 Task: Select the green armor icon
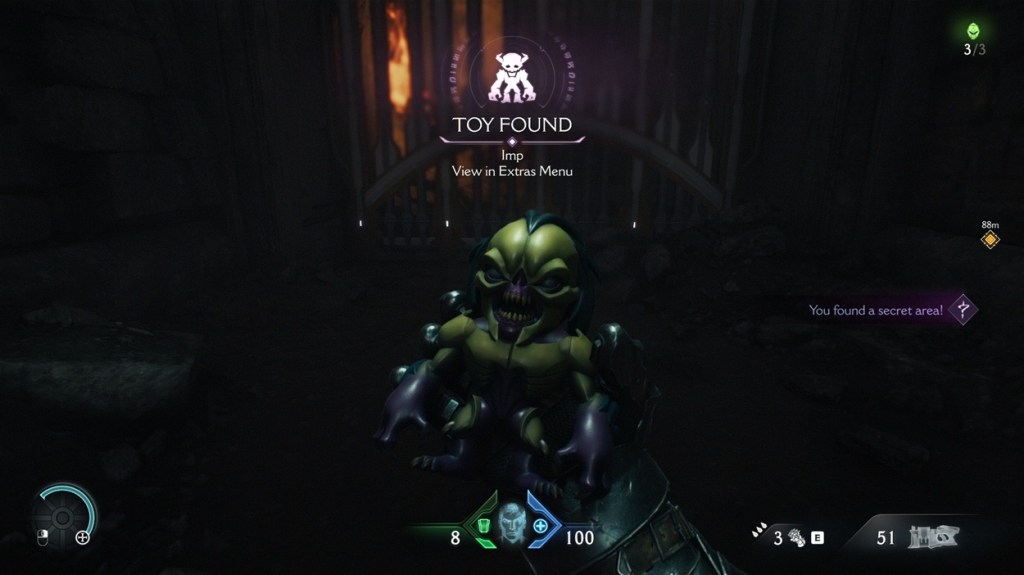point(482,525)
